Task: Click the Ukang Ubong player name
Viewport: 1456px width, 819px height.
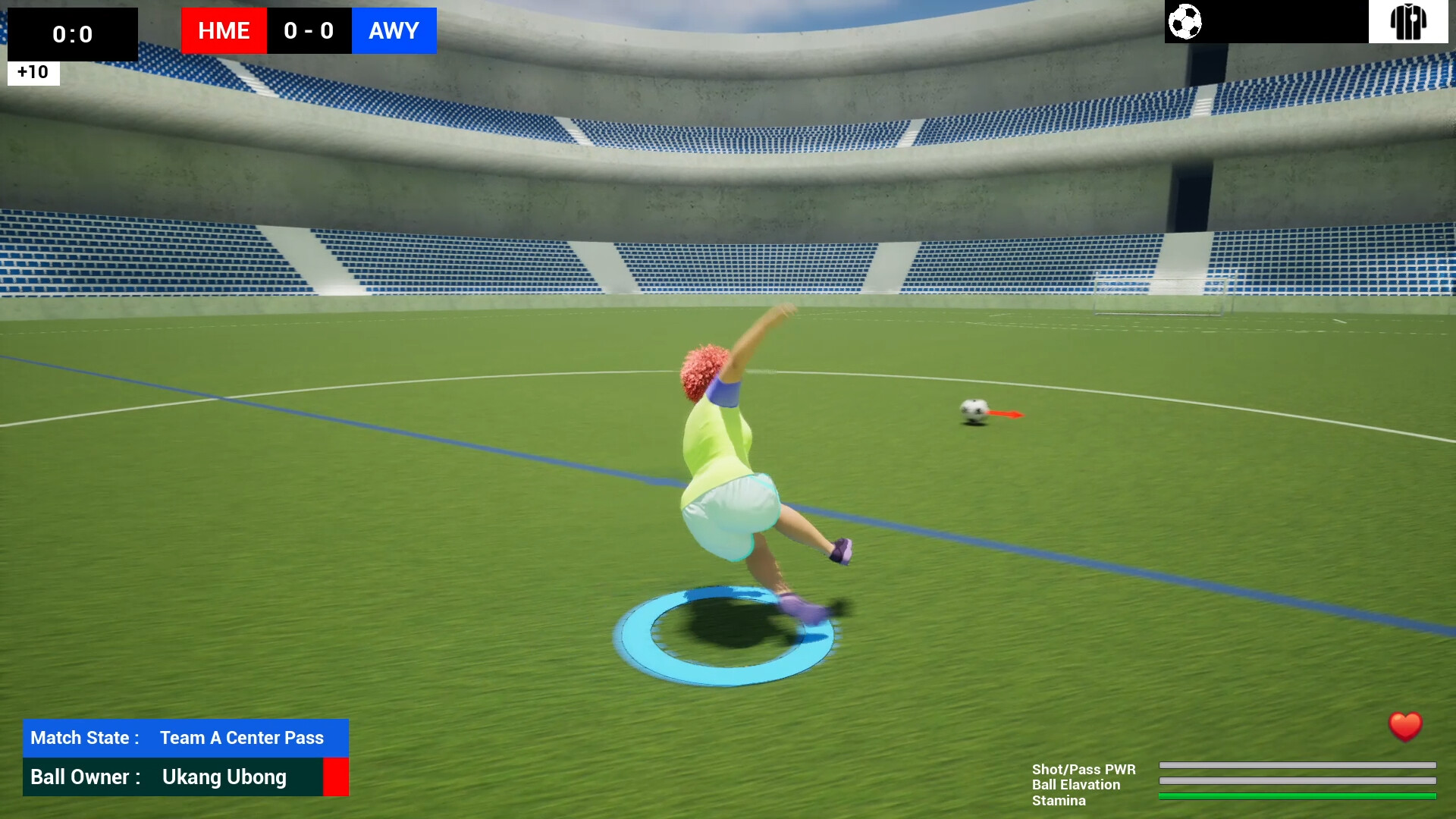Action: 224,777
